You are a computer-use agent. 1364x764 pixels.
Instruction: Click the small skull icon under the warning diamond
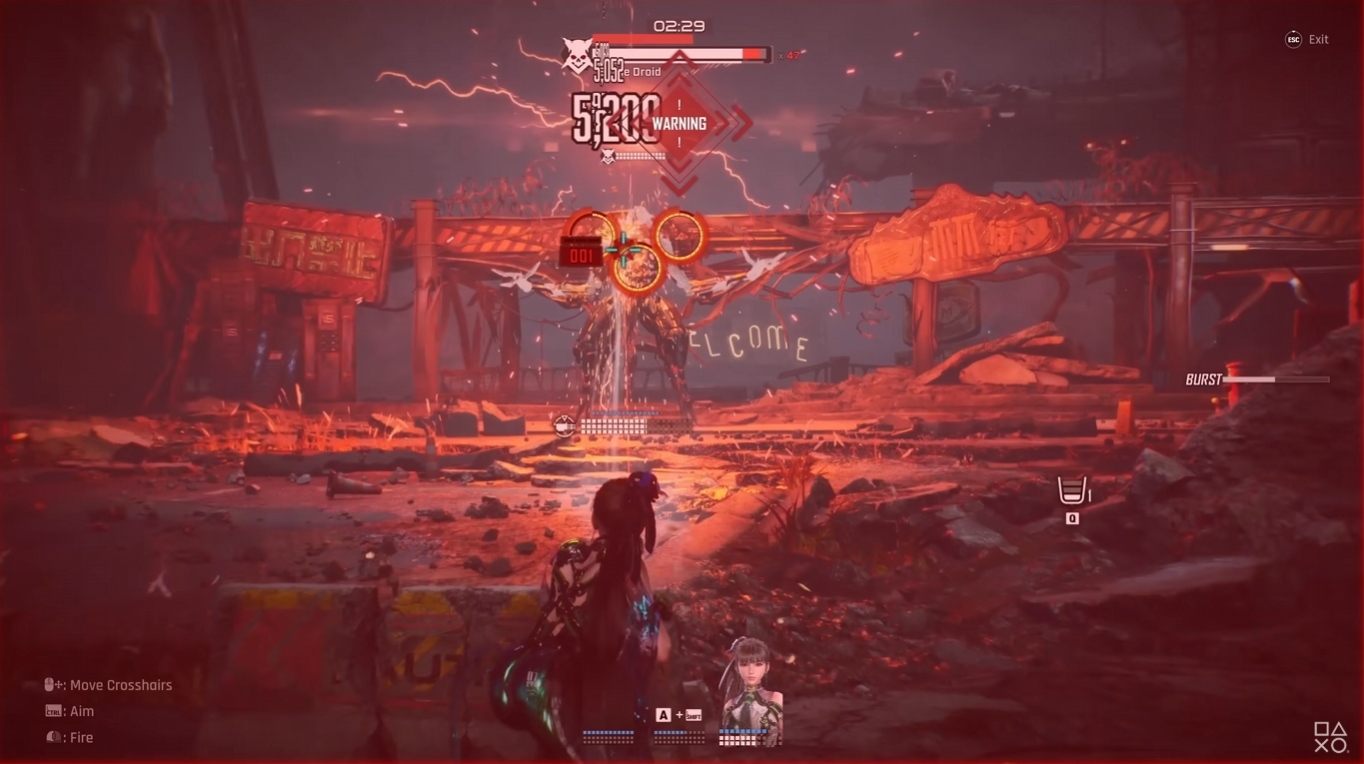click(x=608, y=155)
